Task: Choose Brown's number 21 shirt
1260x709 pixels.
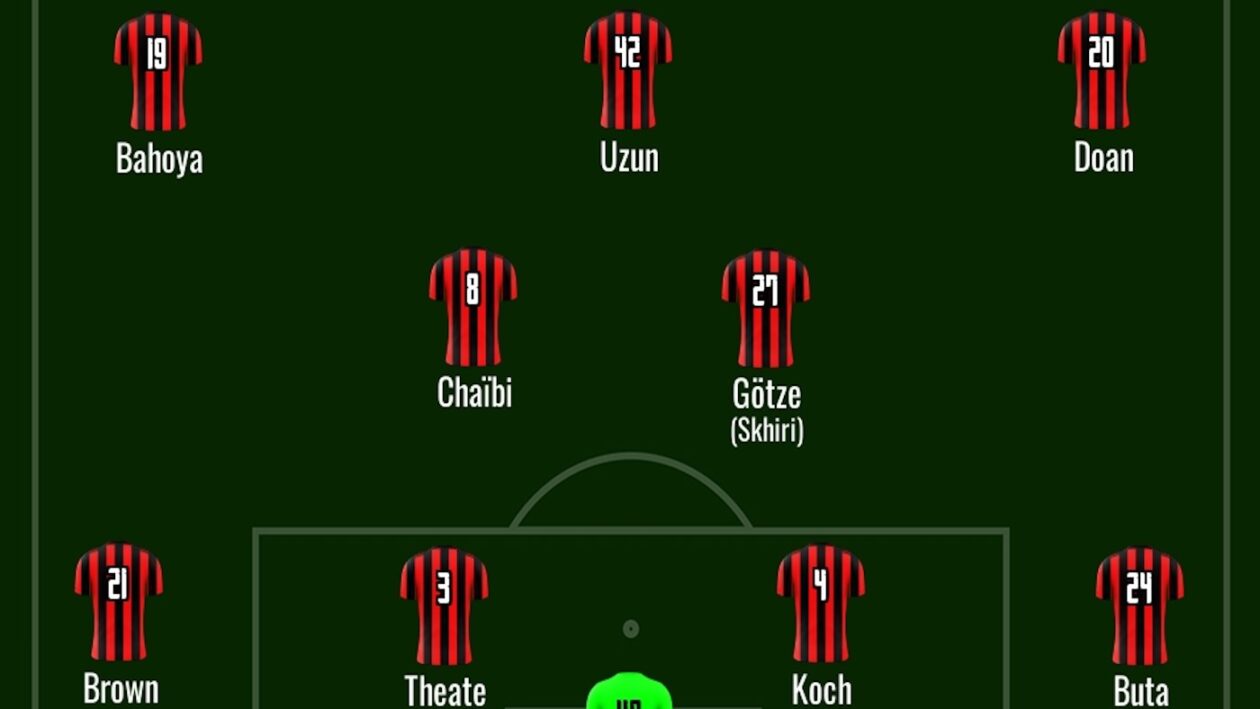Action: pyautogui.click(x=118, y=602)
